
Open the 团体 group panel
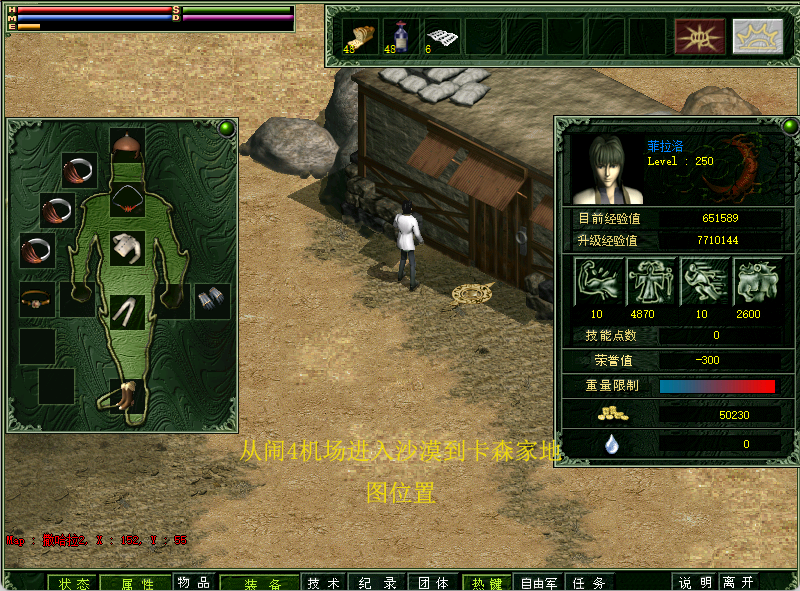click(x=432, y=582)
